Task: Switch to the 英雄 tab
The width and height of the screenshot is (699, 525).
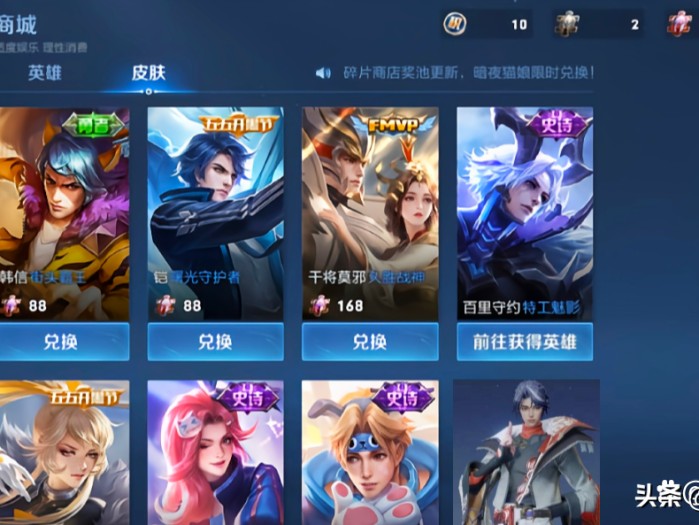Action: coord(44,73)
